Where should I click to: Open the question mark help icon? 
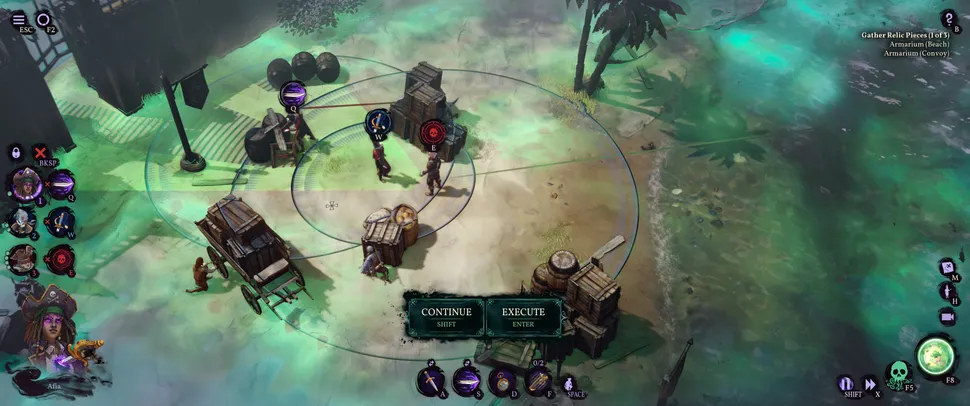click(x=949, y=18)
